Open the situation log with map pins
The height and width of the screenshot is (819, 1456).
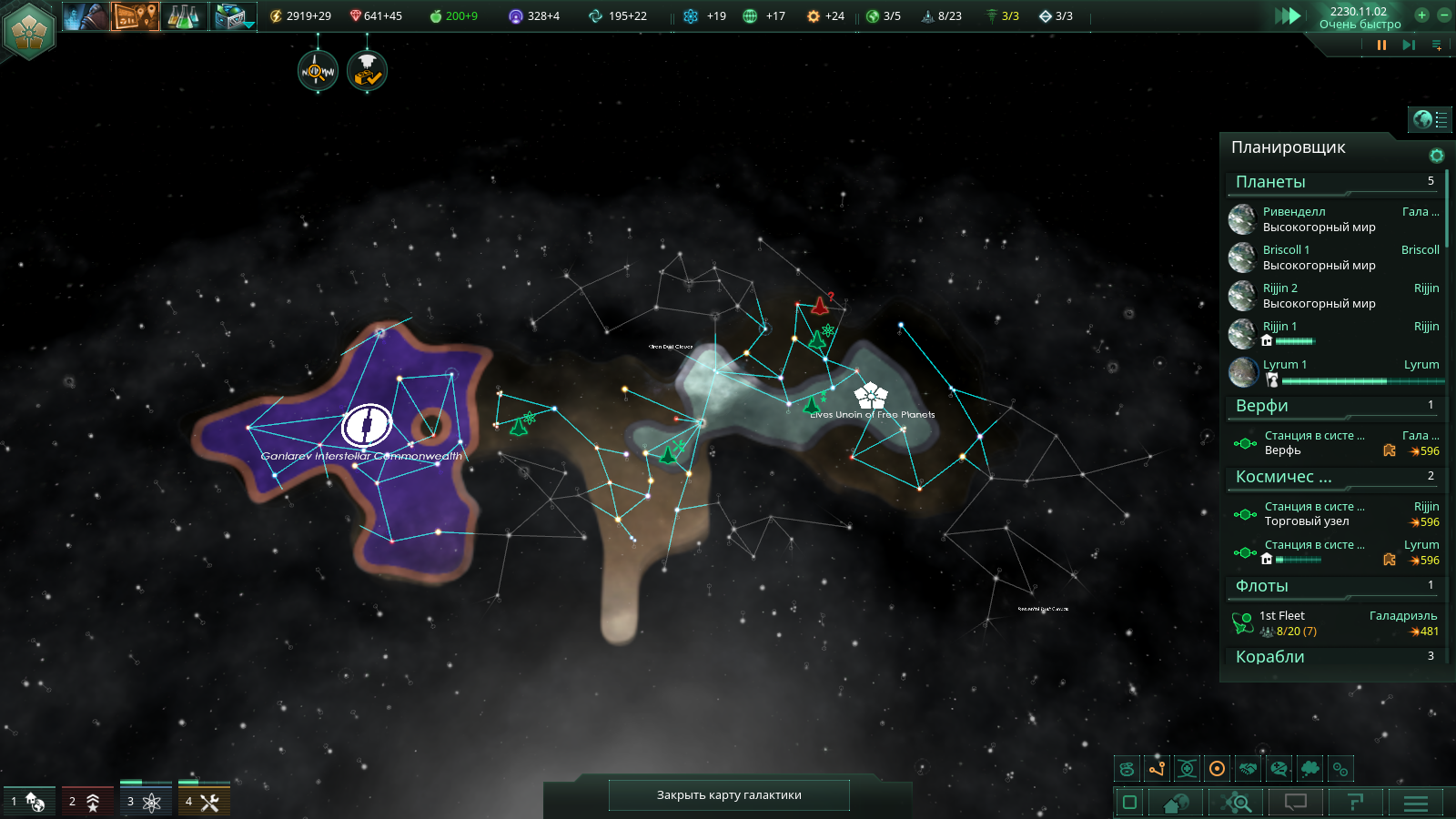[x=135, y=15]
